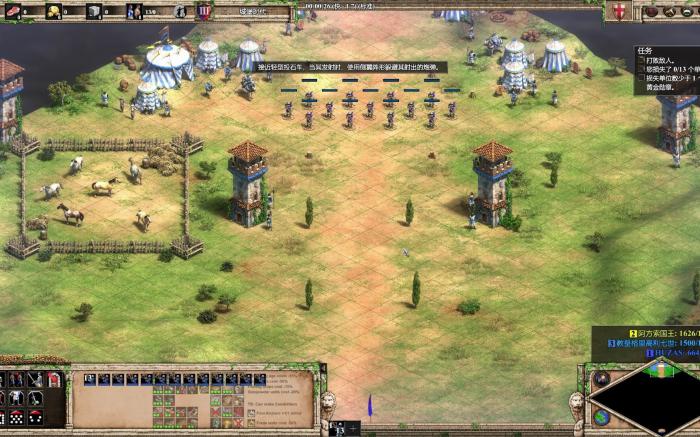Select the first unit portrait in selection row
The width and height of the screenshot is (700, 437).
coord(90,379)
